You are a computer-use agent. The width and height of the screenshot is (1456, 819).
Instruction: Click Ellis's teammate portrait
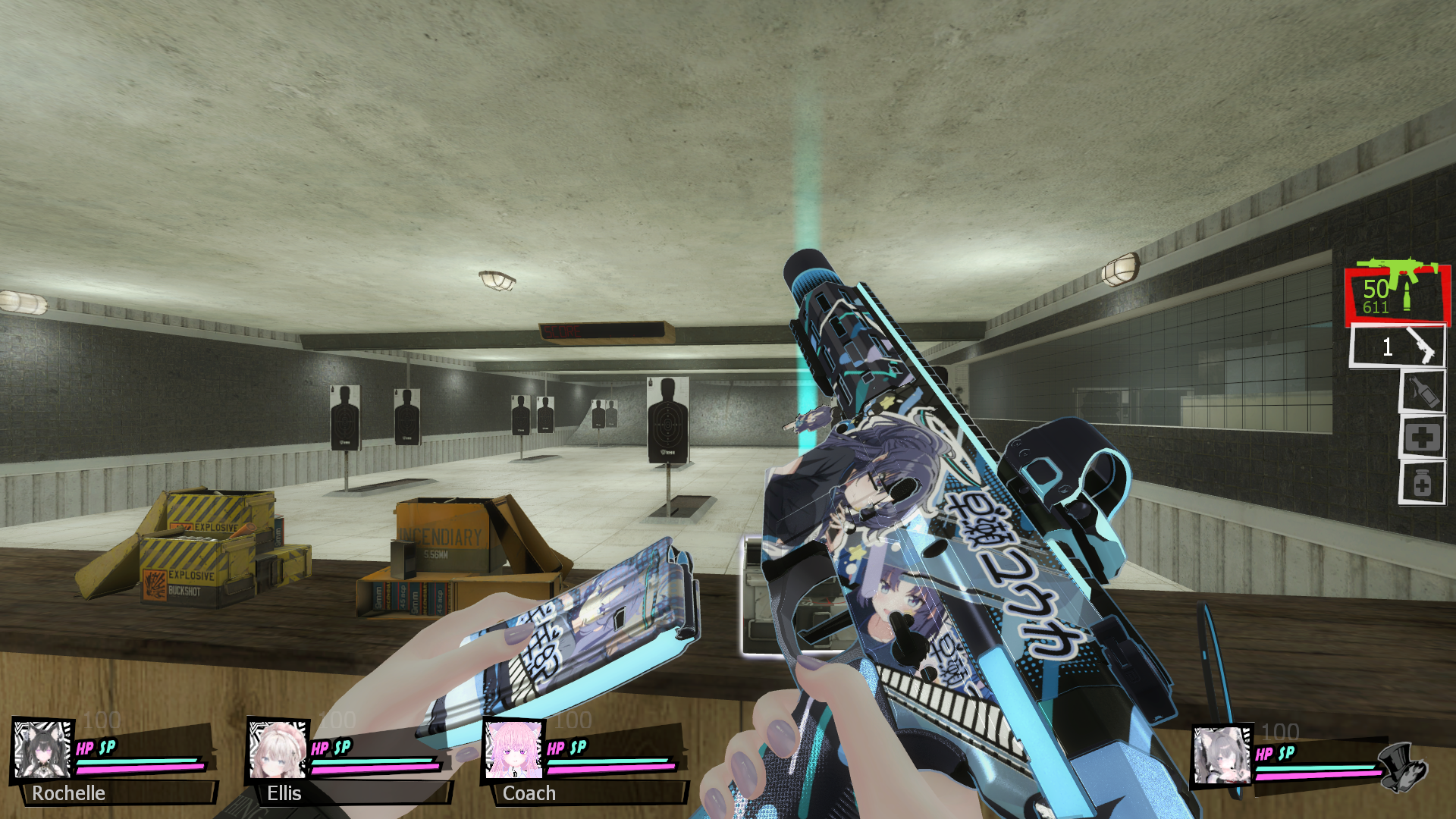[278, 749]
